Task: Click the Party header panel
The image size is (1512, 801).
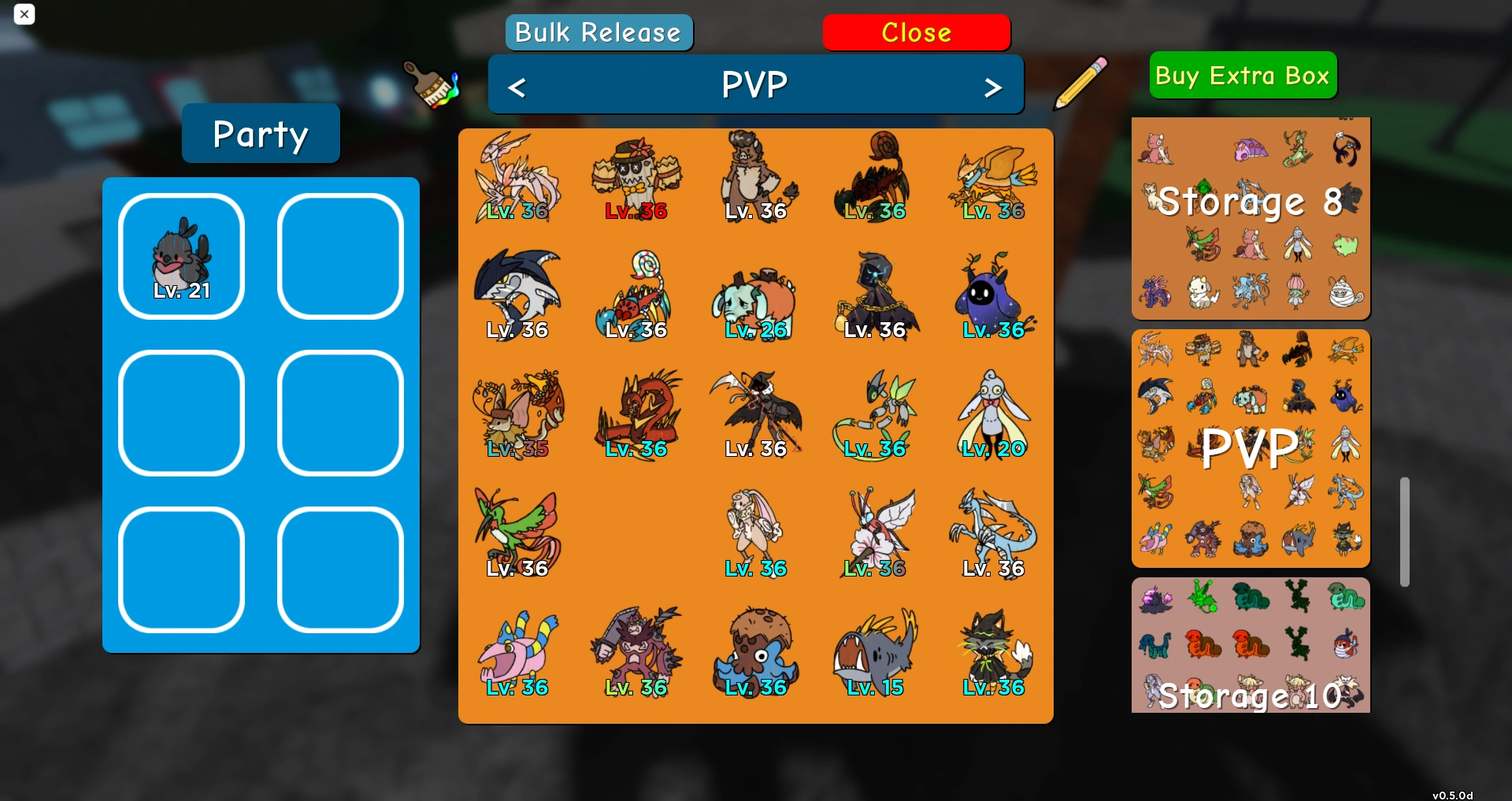Action: (x=260, y=133)
